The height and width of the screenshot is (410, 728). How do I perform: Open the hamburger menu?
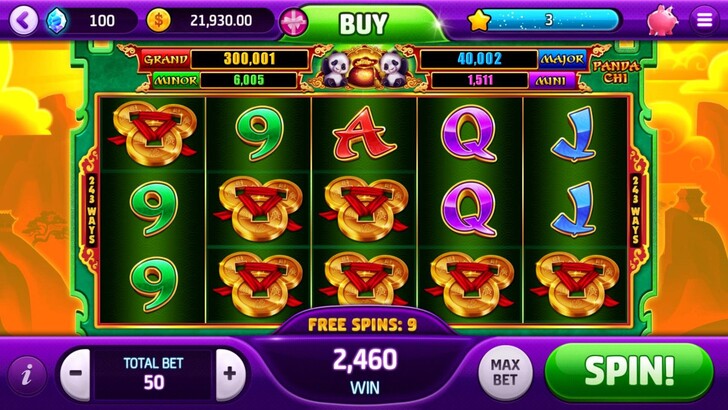[704, 19]
